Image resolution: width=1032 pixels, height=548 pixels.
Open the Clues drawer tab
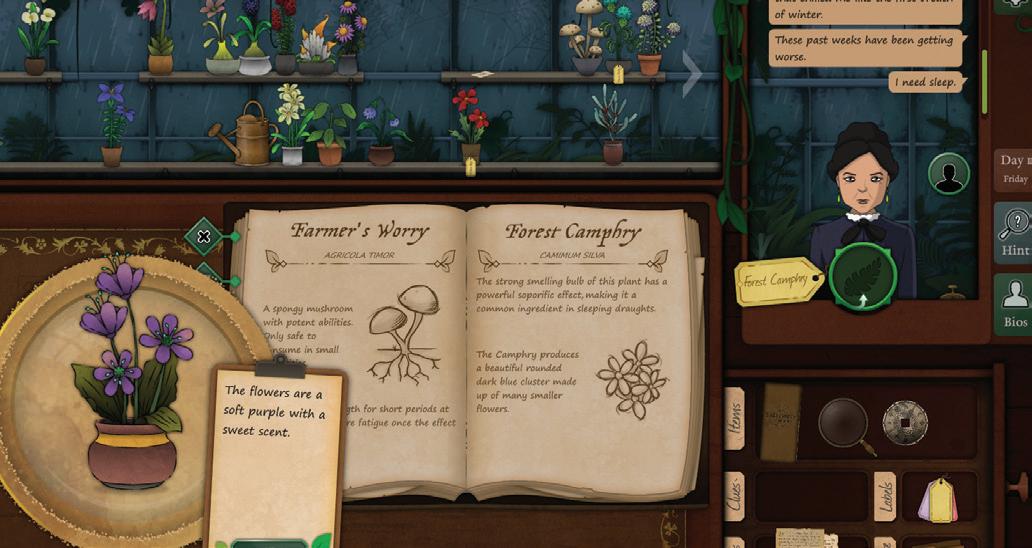point(735,496)
